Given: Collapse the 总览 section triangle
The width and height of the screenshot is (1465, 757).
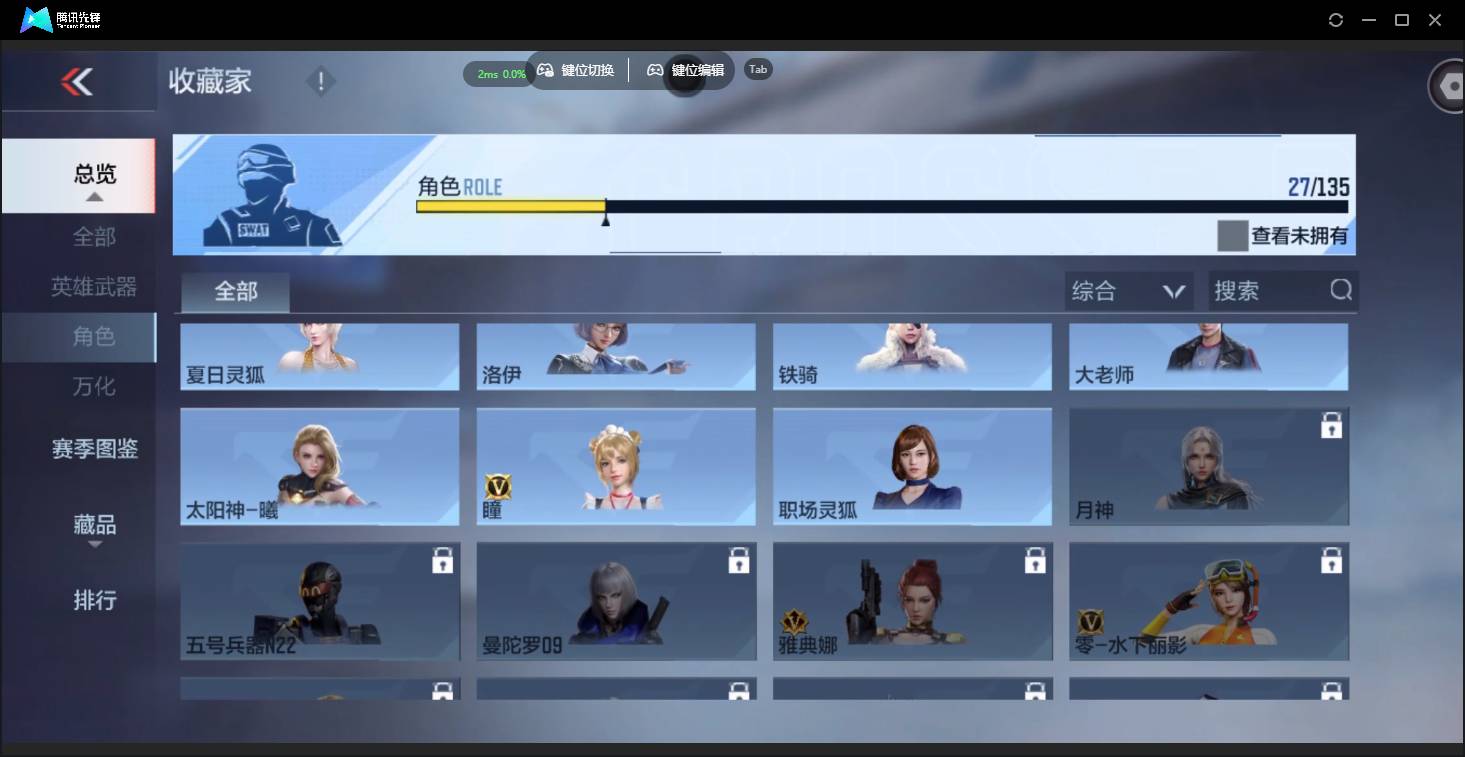Looking at the screenshot, I should click(x=94, y=197).
